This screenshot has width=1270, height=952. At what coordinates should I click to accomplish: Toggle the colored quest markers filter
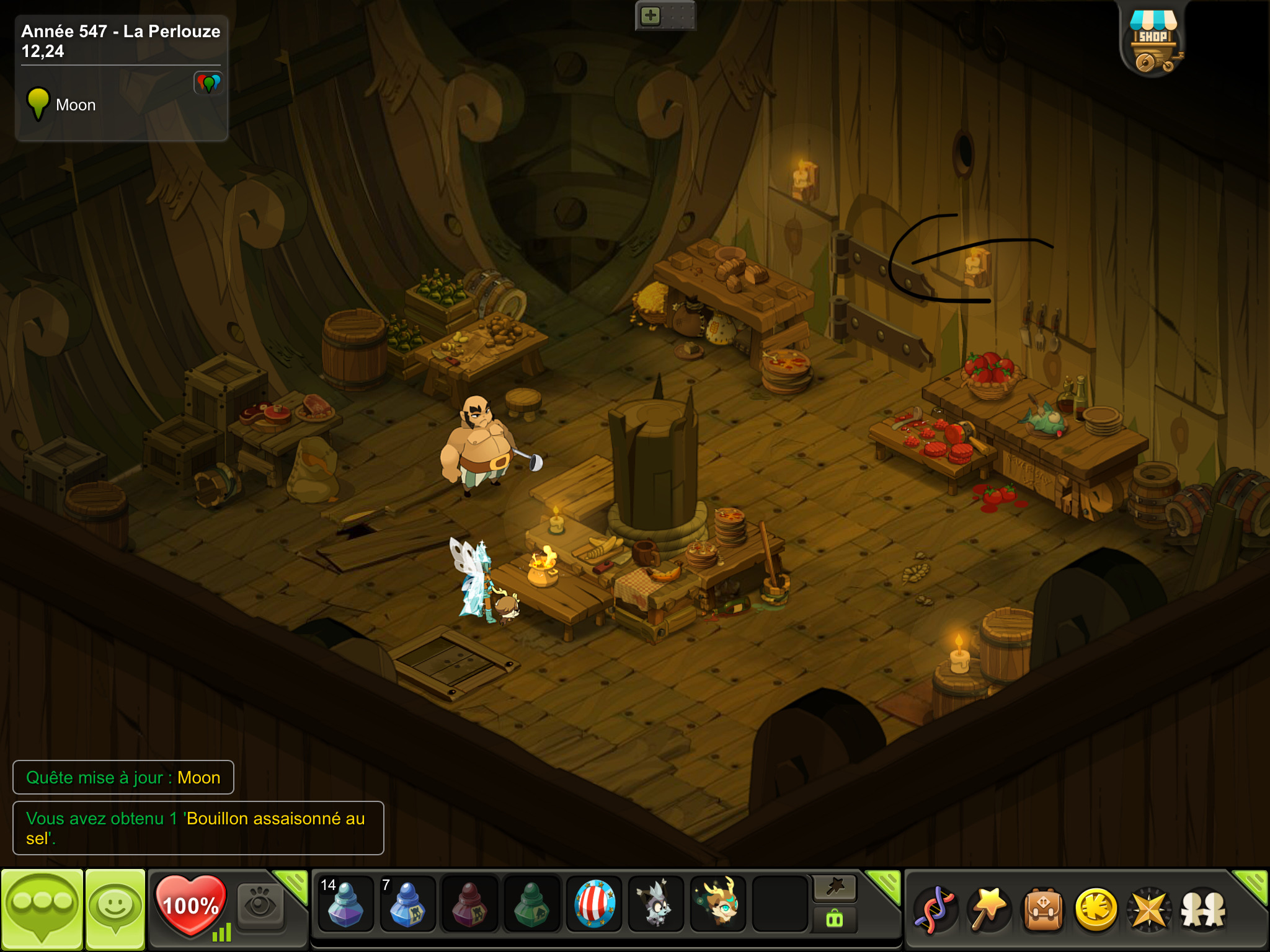[x=208, y=83]
